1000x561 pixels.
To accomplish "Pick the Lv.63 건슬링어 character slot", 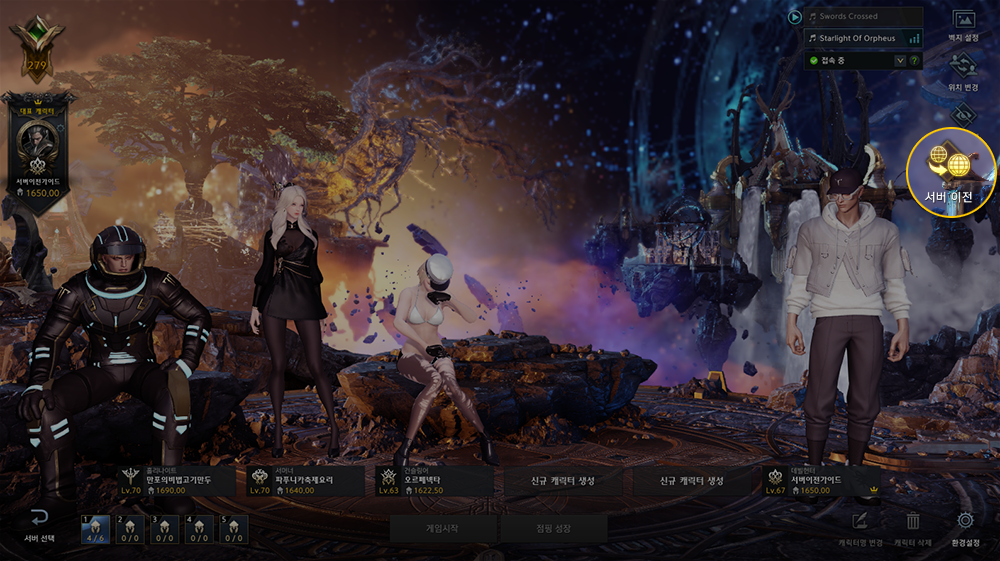I will (x=433, y=481).
